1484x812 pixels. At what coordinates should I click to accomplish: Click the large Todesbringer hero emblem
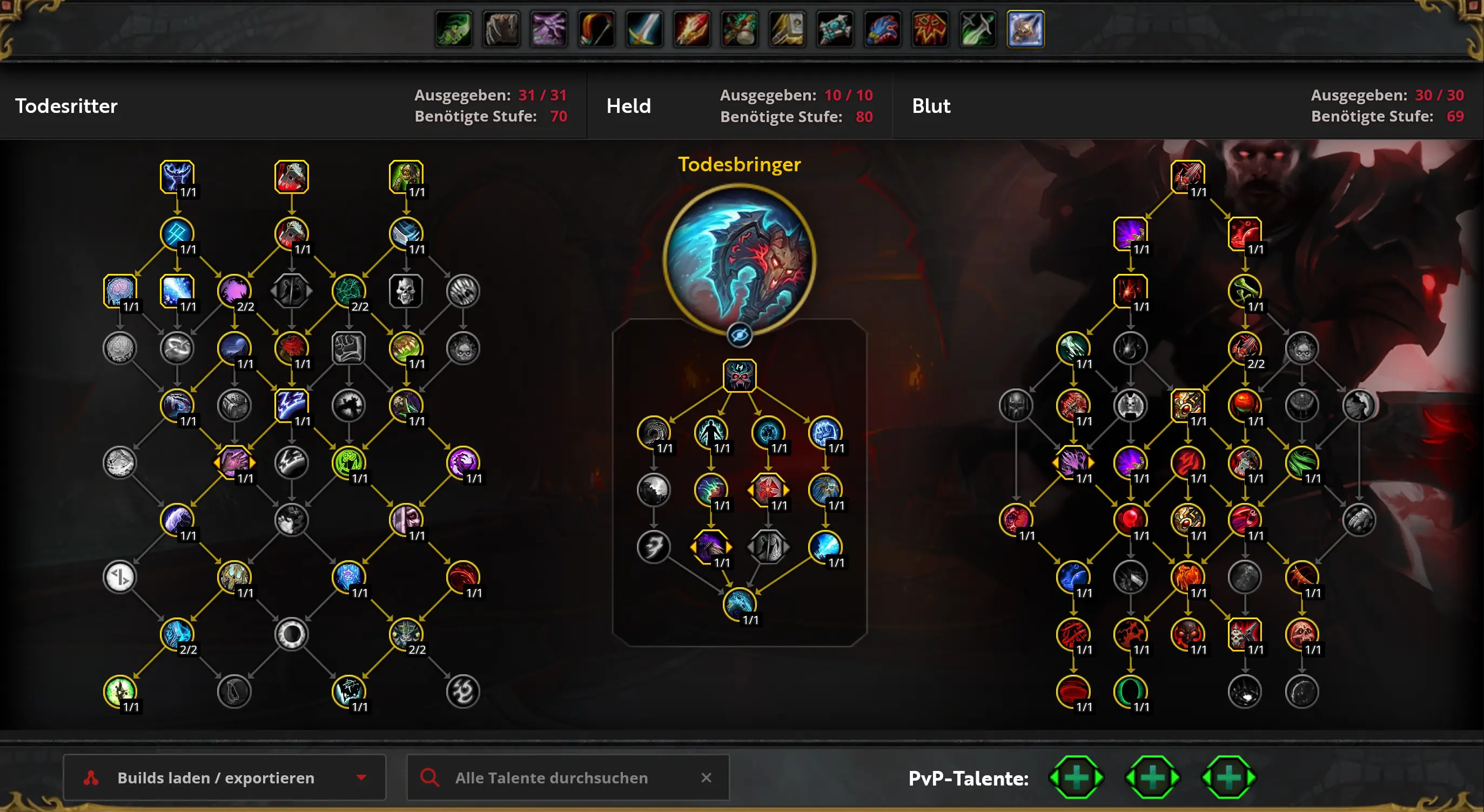tap(740, 259)
